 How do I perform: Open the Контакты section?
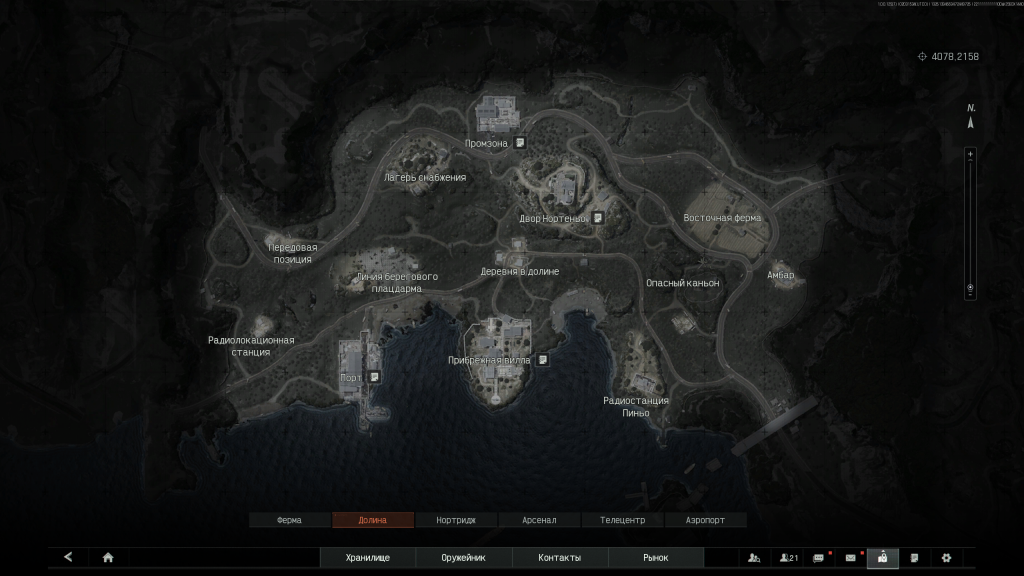pyautogui.click(x=560, y=558)
